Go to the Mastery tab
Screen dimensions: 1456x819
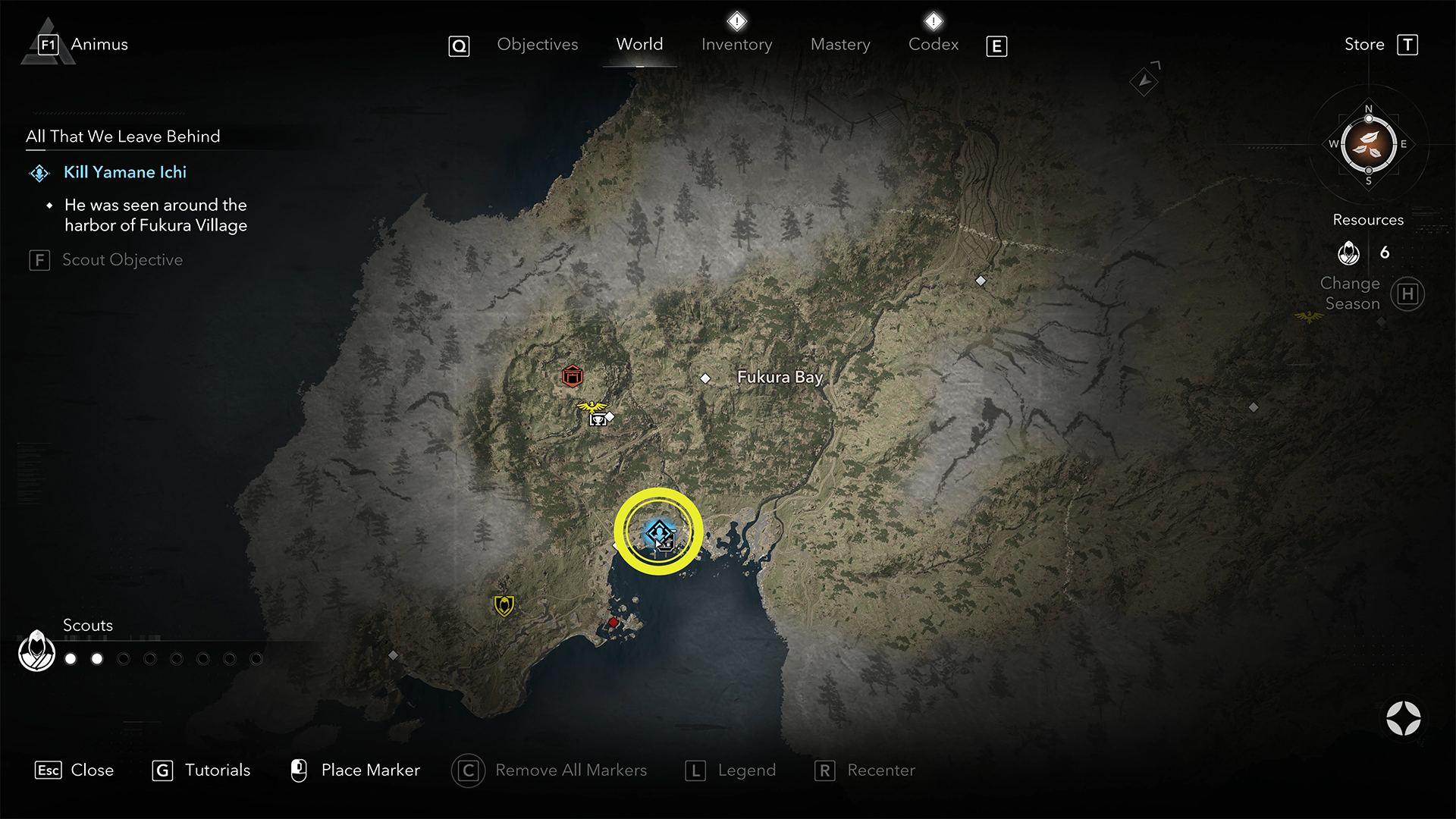coord(840,45)
